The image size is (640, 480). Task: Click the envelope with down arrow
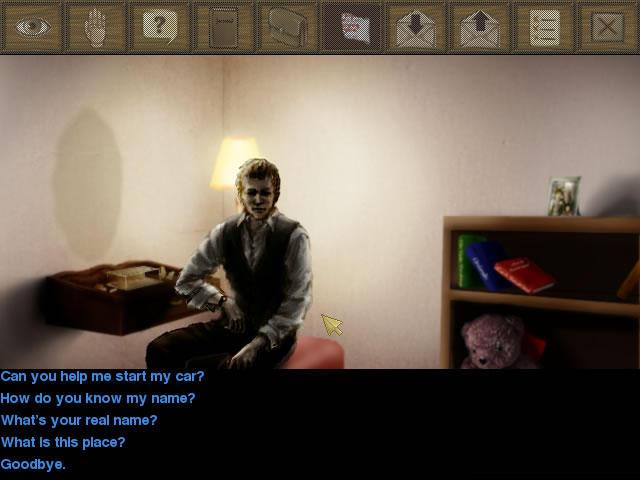pos(416,27)
